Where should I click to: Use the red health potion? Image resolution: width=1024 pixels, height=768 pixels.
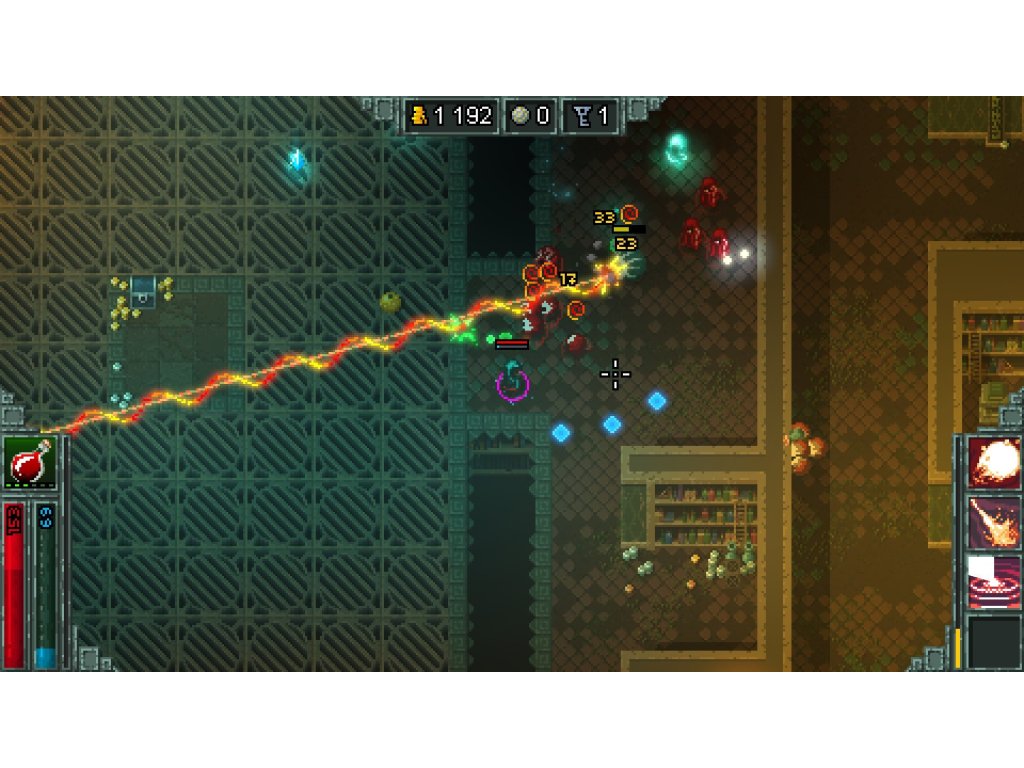(30, 464)
